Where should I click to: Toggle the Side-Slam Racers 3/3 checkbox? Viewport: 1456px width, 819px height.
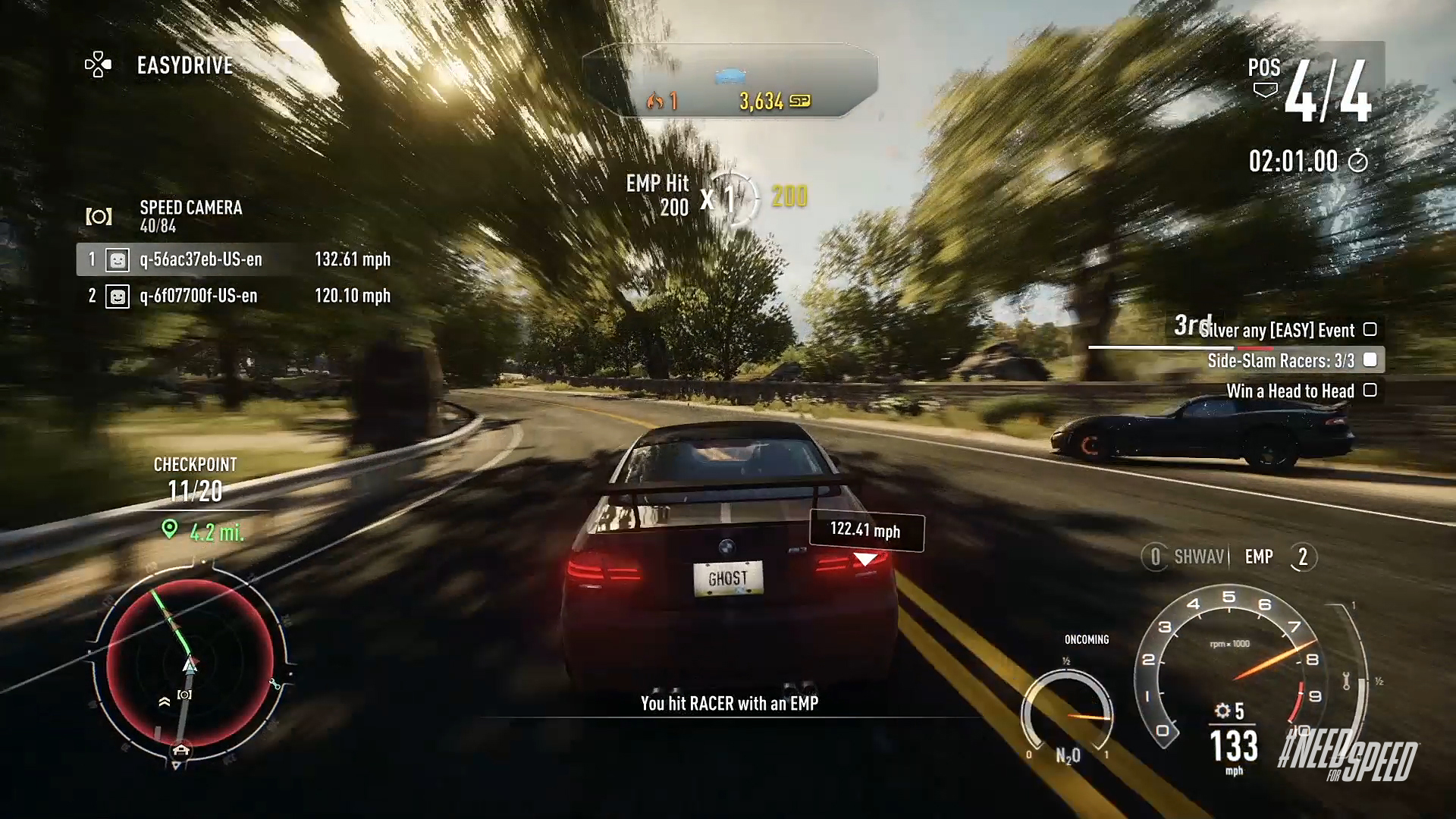click(1370, 360)
